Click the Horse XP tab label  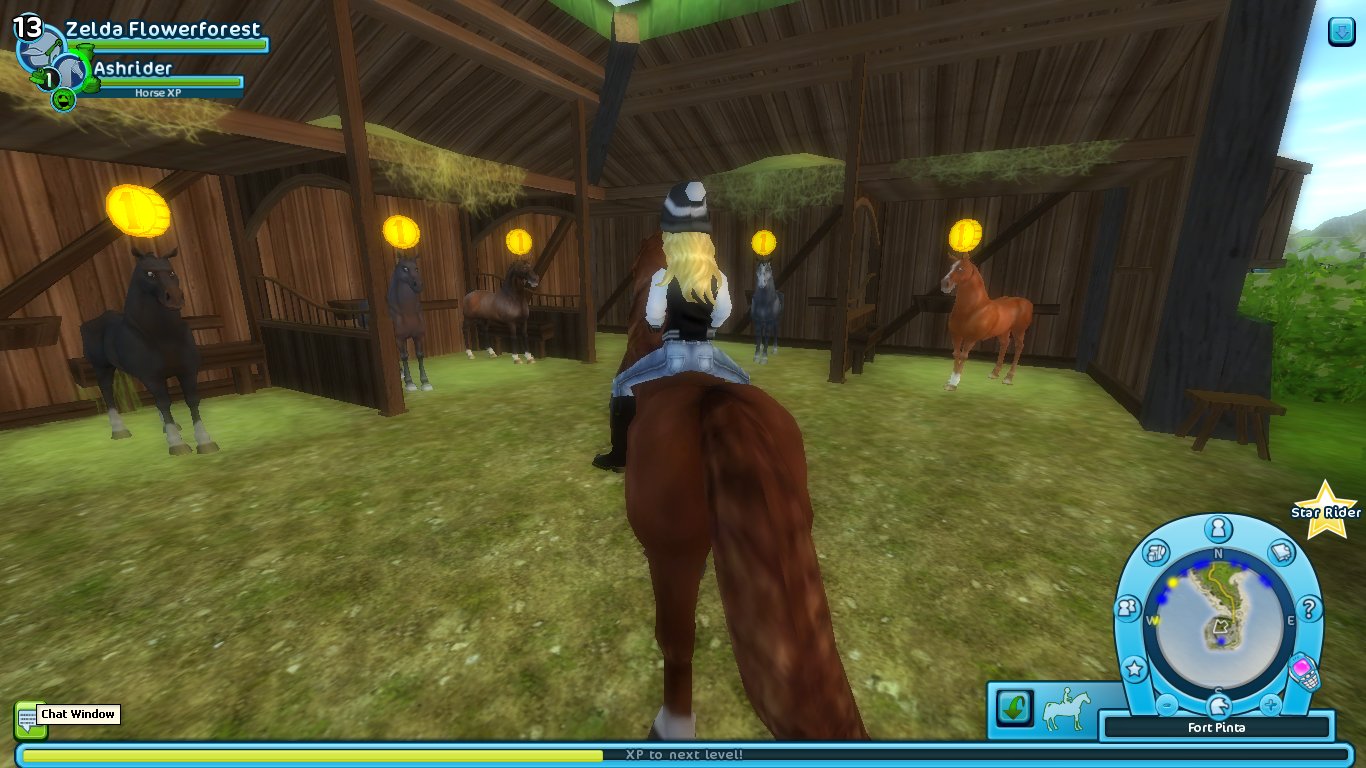157,92
